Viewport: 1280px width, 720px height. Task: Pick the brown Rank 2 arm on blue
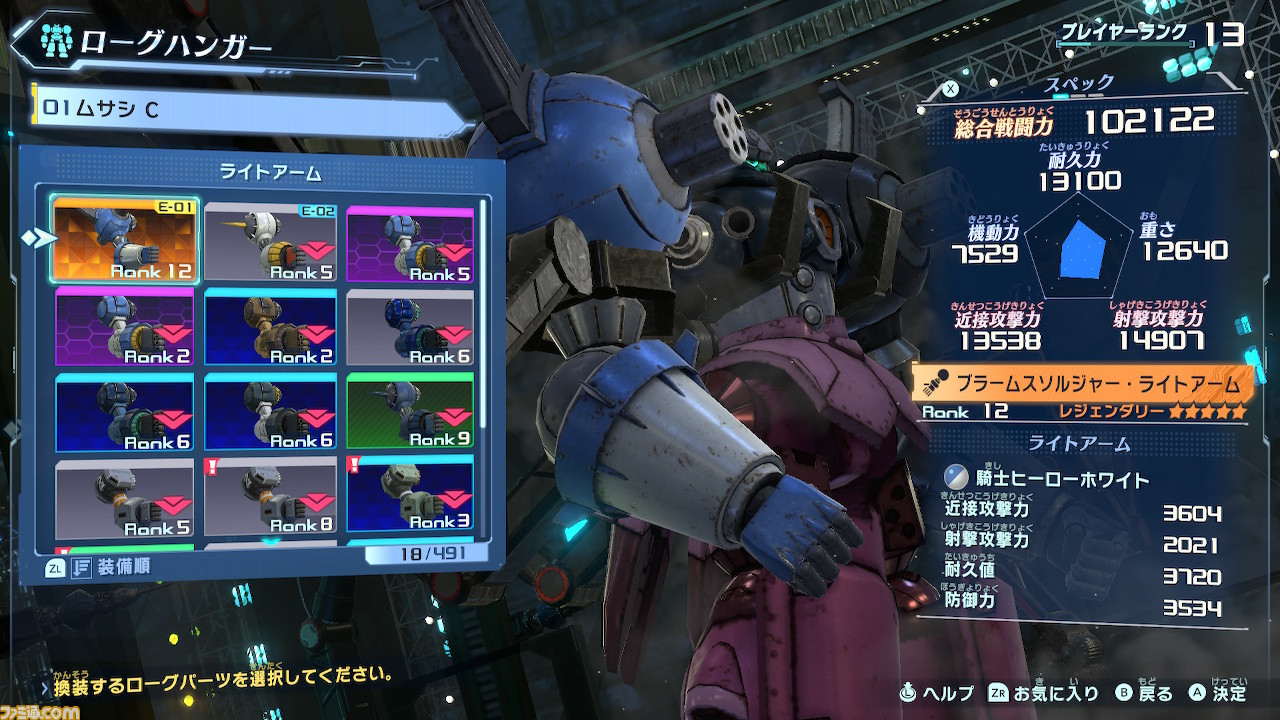click(x=270, y=327)
